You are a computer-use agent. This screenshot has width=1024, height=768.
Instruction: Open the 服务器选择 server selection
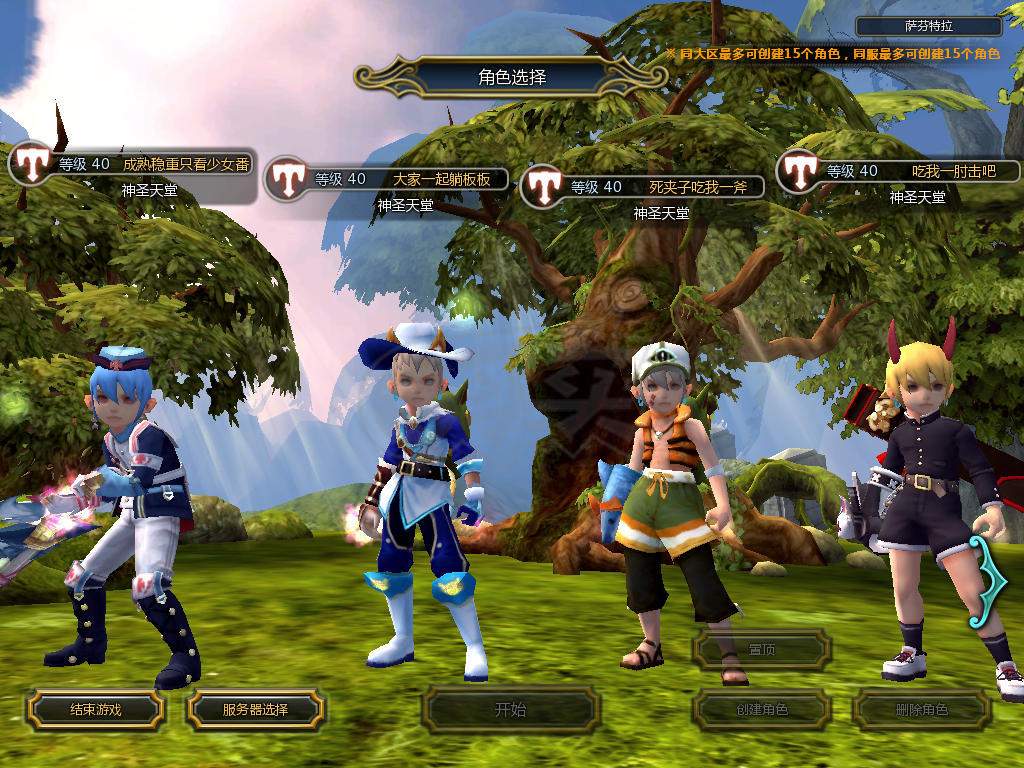click(255, 710)
